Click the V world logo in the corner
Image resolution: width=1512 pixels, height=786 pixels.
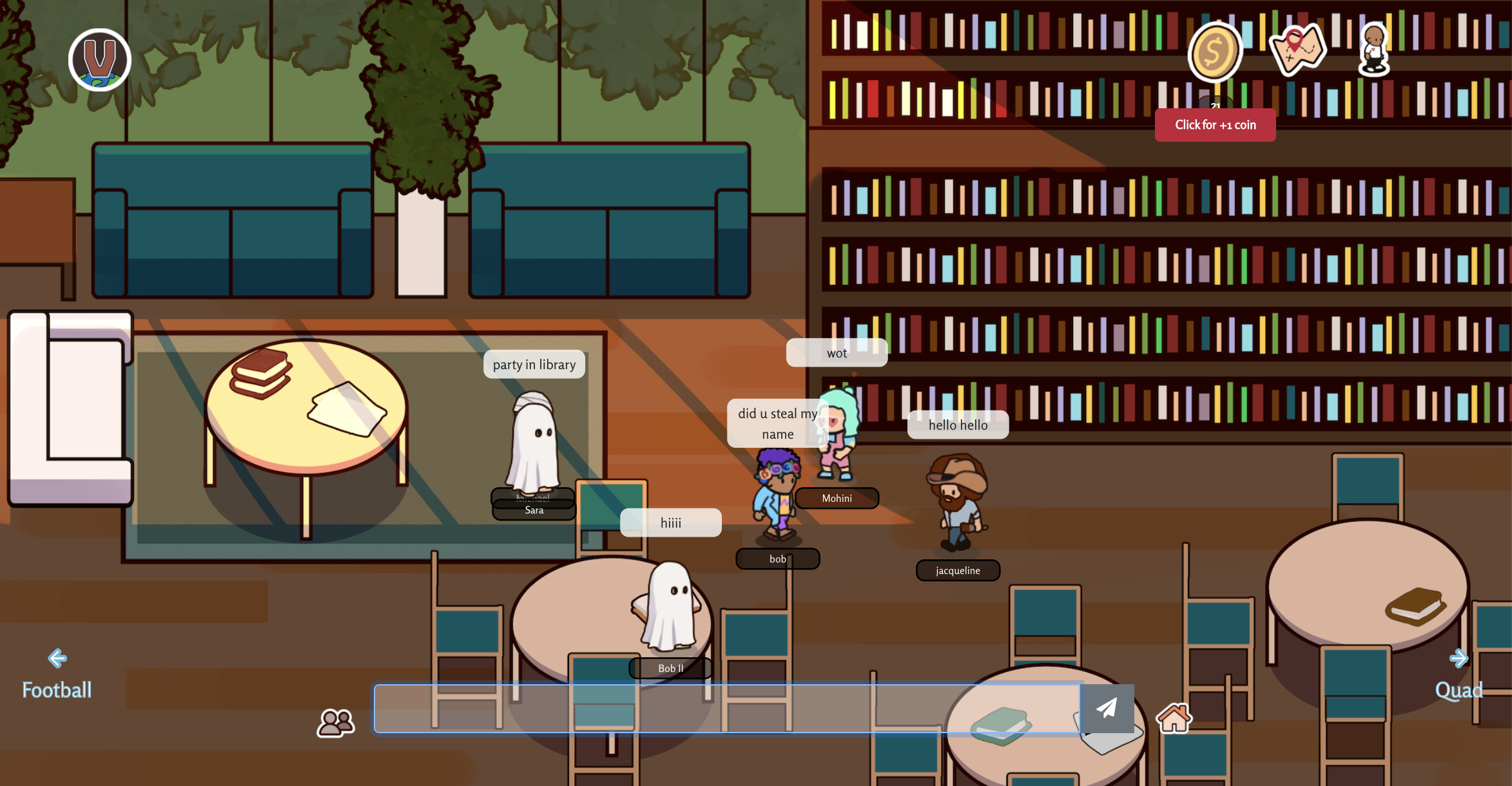click(x=100, y=59)
